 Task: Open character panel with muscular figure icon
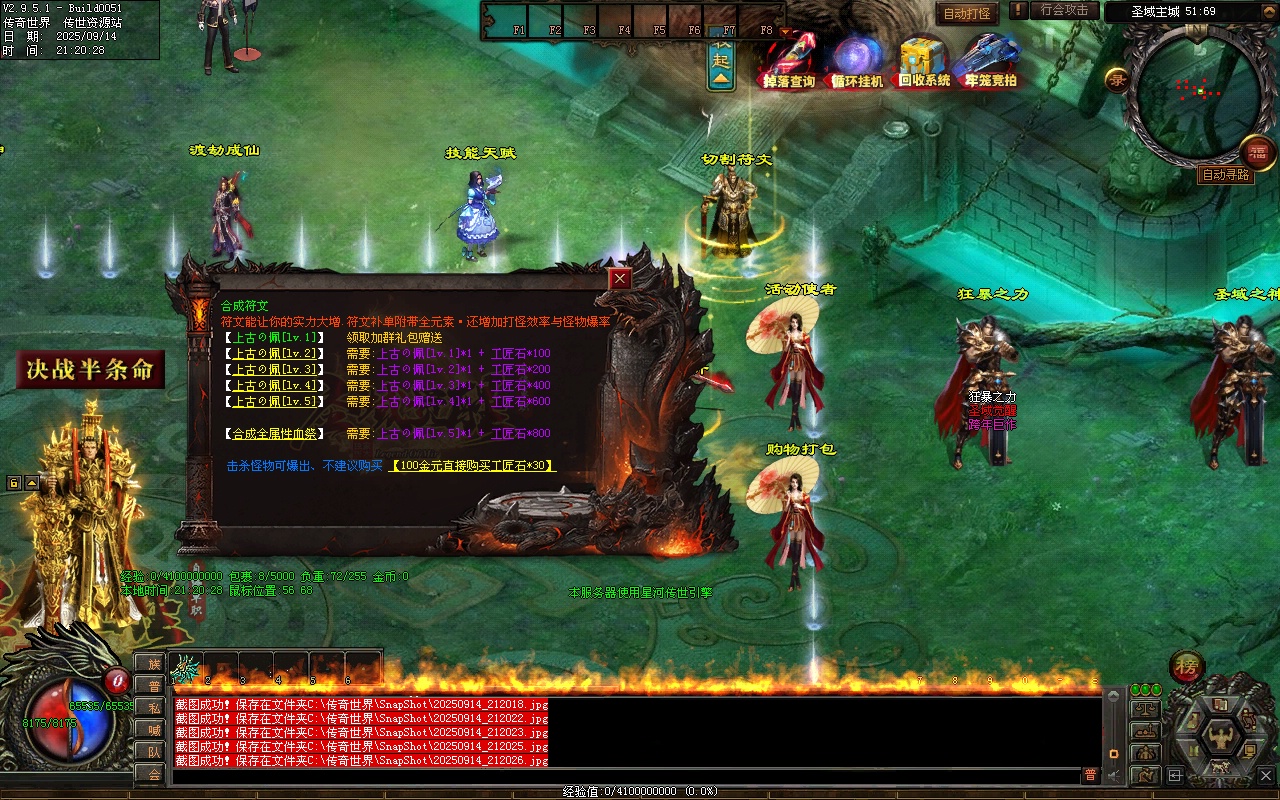(x=1220, y=738)
